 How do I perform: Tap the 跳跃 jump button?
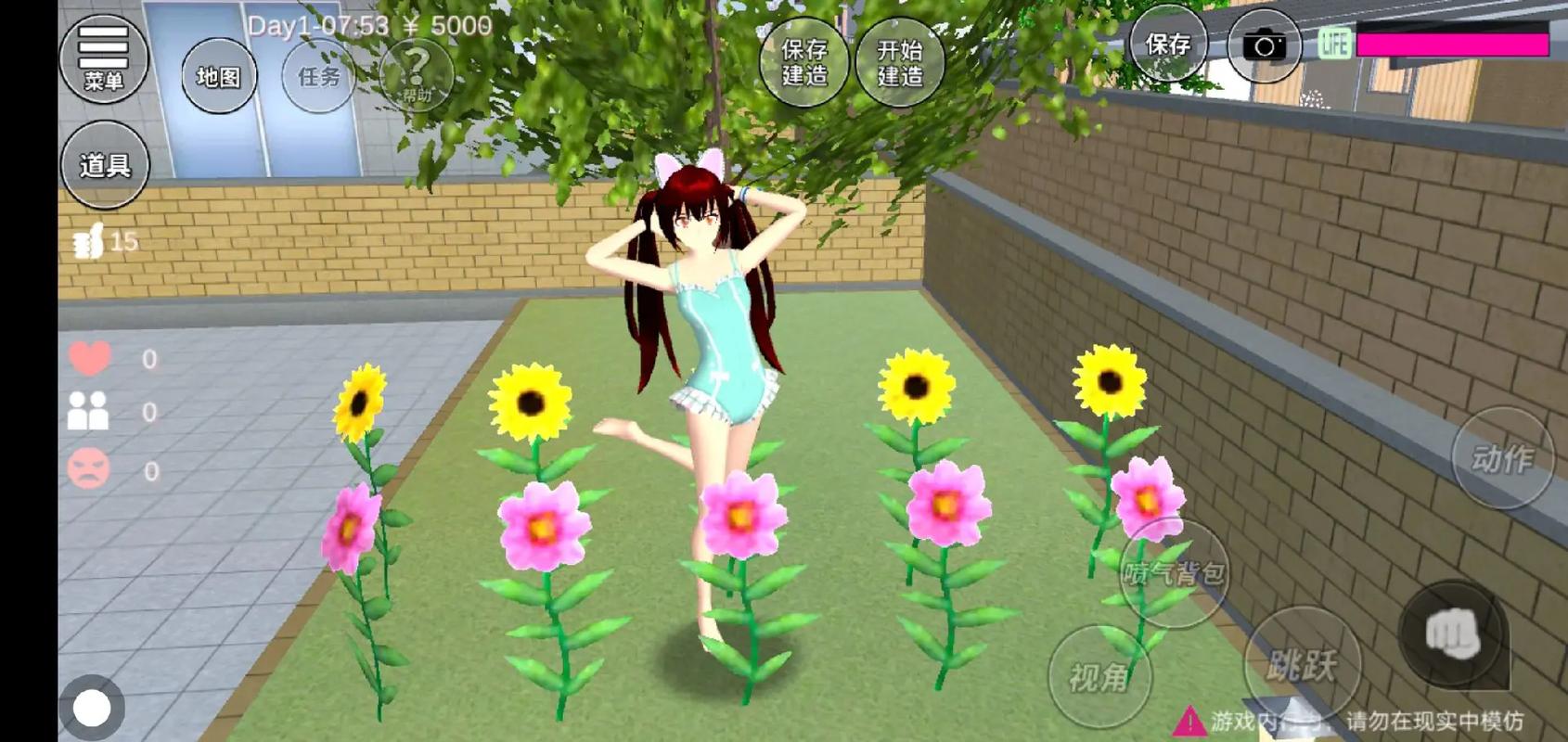[x=1302, y=662]
